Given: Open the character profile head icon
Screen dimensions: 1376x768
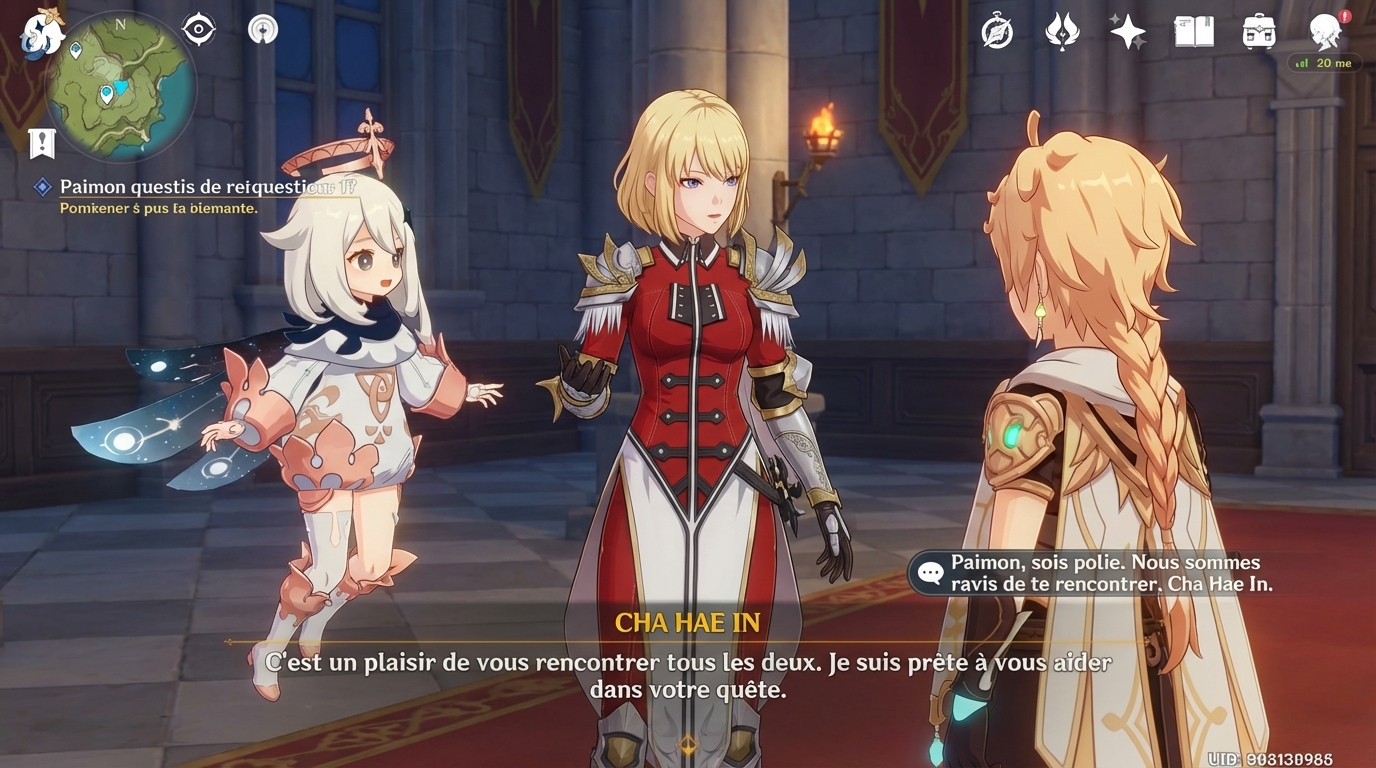Looking at the screenshot, I should 1327,32.
